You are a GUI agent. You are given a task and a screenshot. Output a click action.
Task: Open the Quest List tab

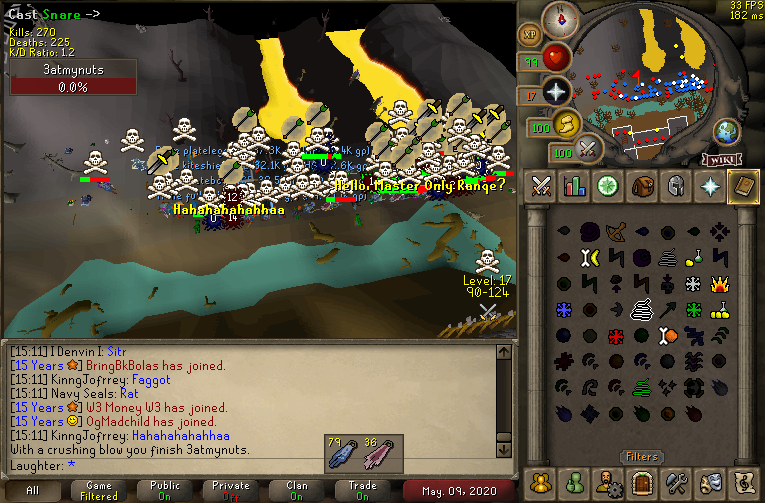coord(608,186)
